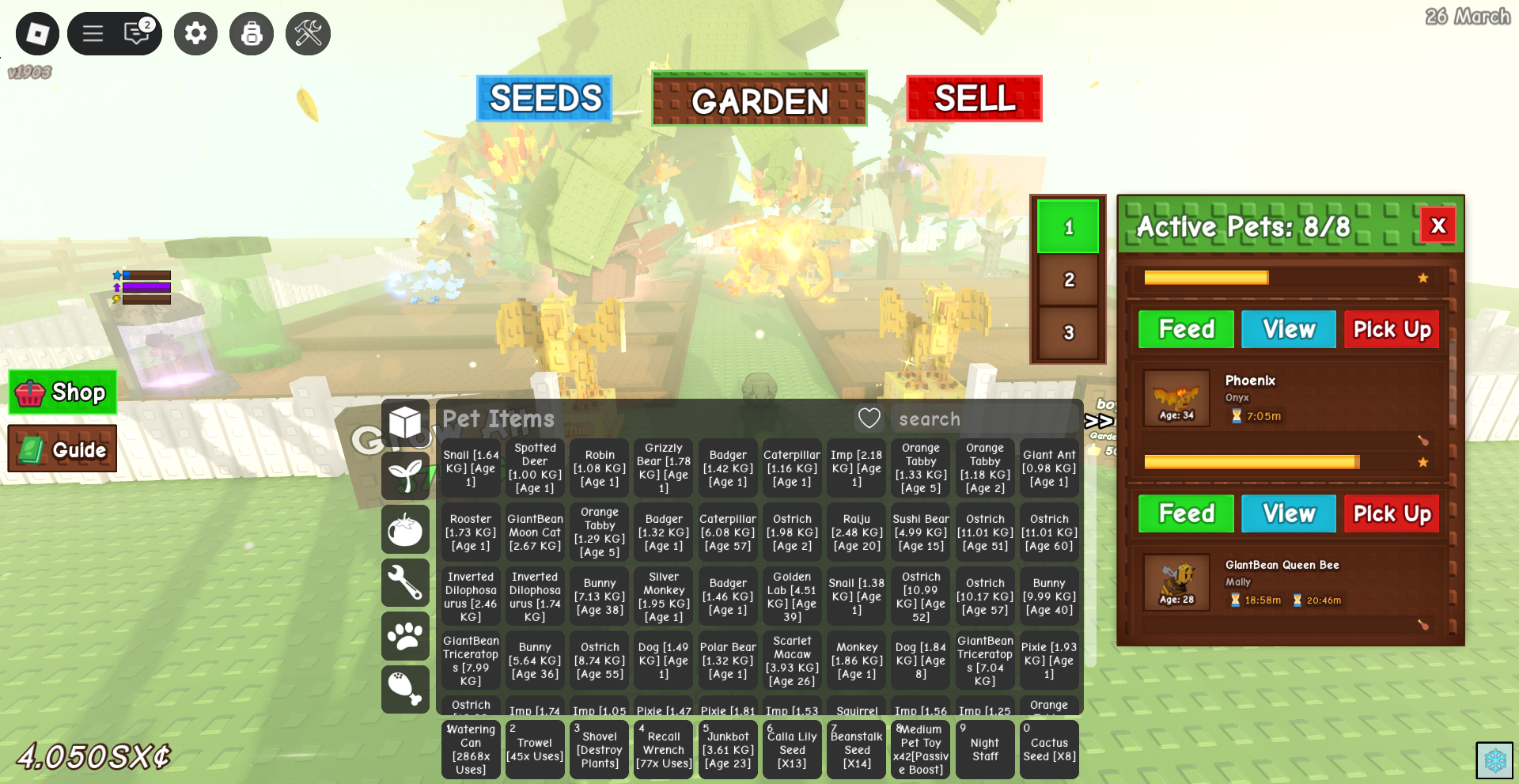Go to the GARDEN
The height and width of the screenshot is (784, 1519).
coord(759,100)
